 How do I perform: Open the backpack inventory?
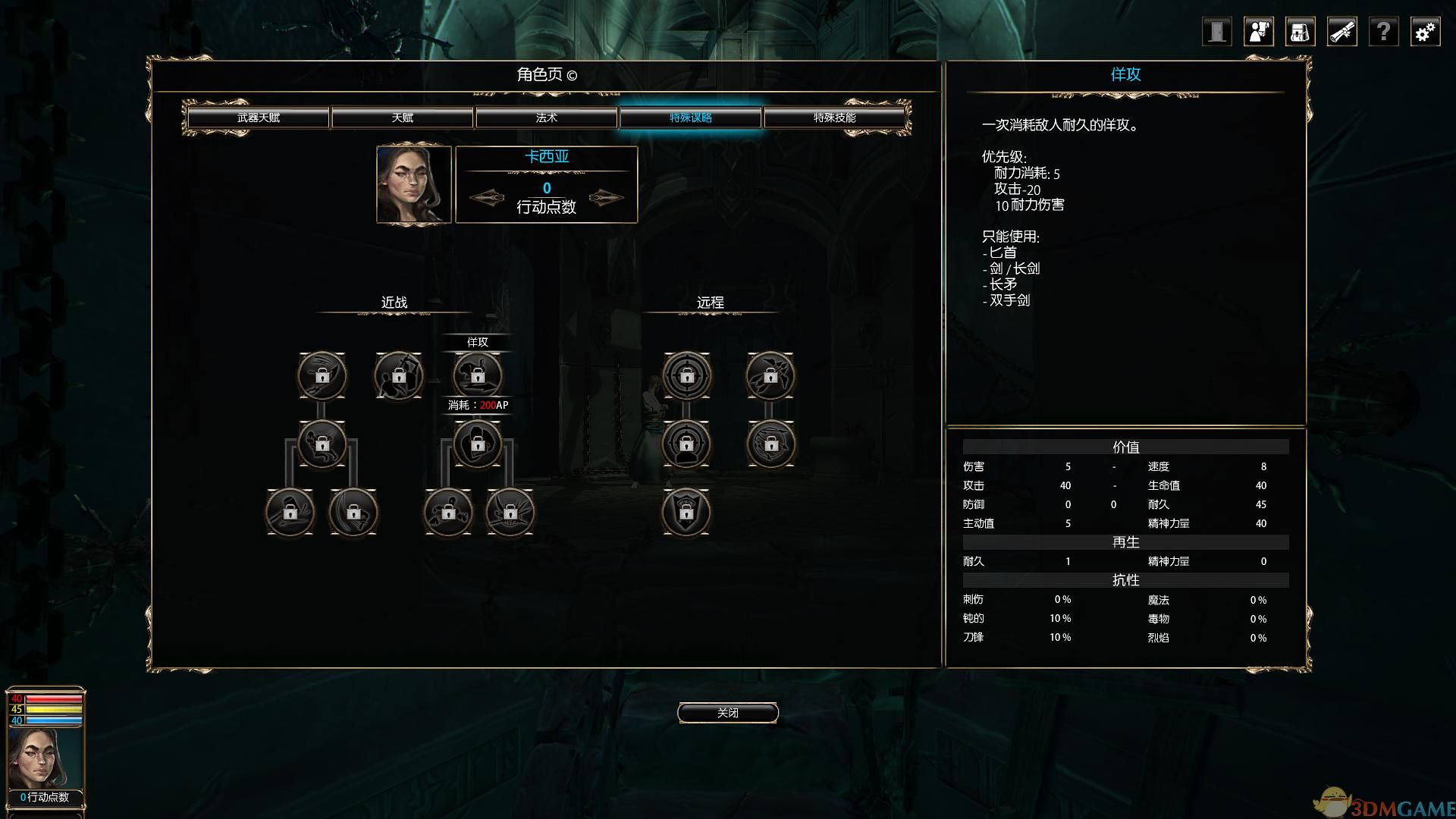(x=1300, y=32)
